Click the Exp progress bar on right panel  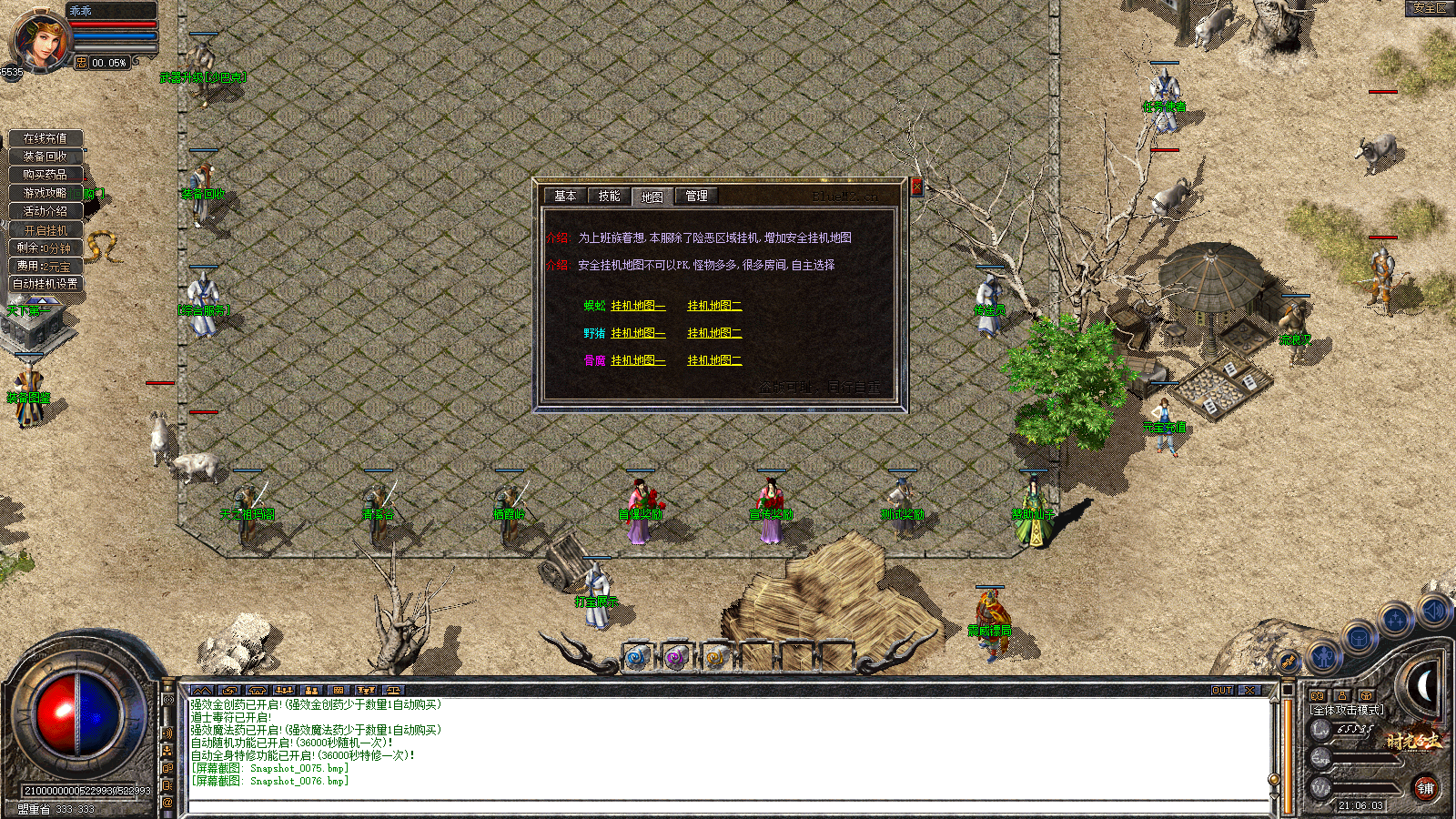[1363, 757]
